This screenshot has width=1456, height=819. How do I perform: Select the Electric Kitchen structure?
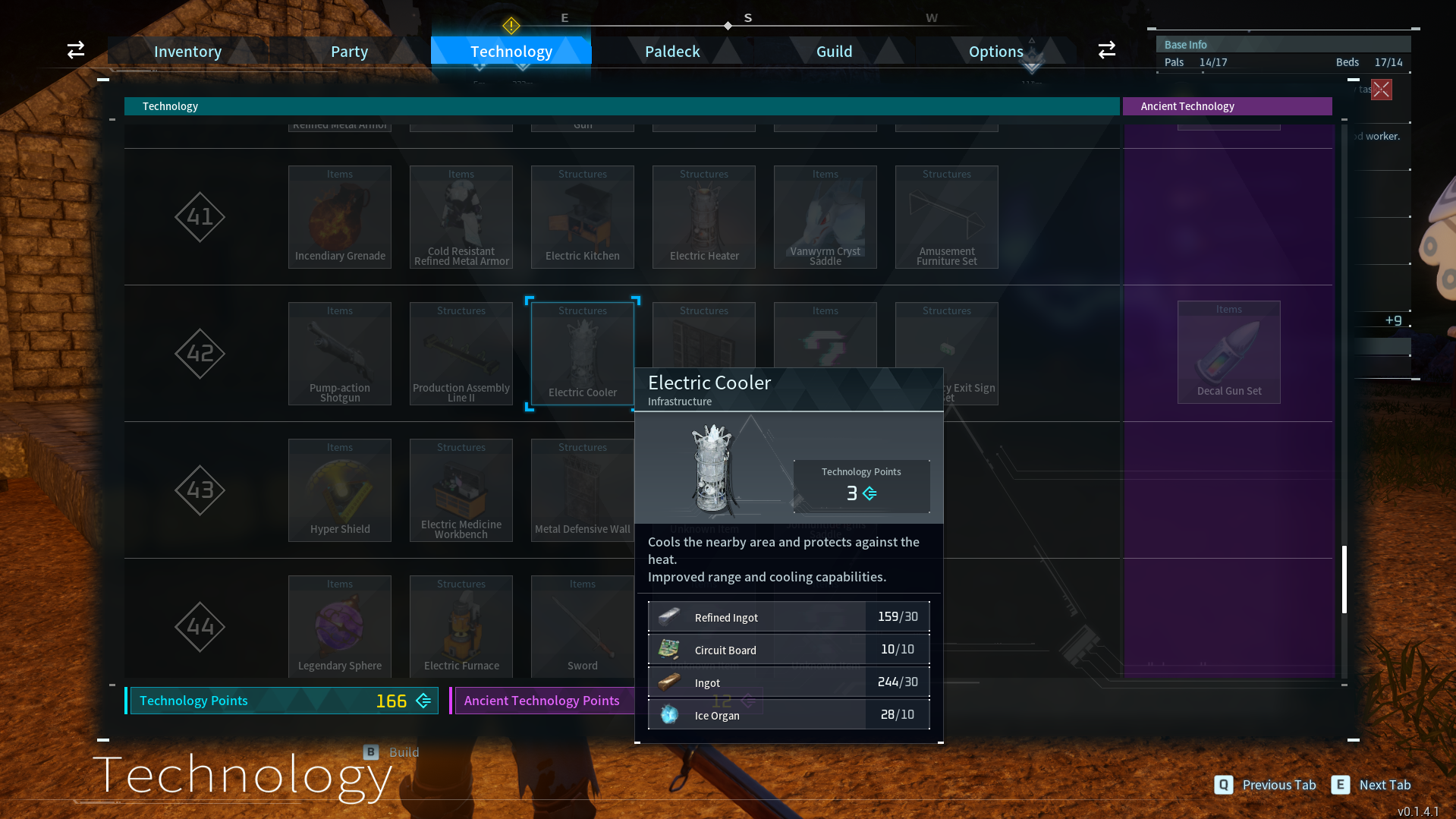pyautogui.click(x=582, y=216)
